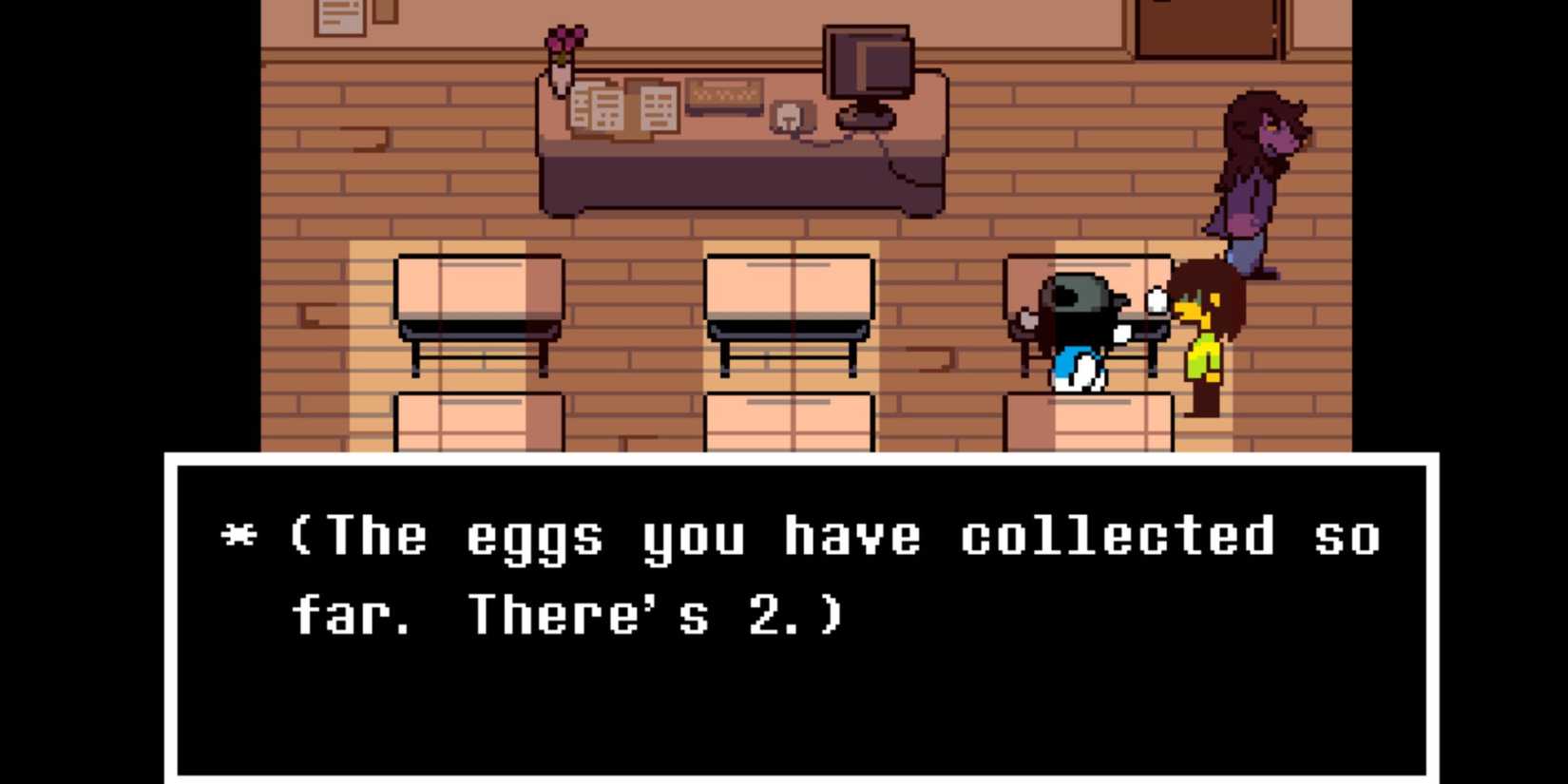Click the keyboard on the teacher's desk
Viewport: 1568px width, 784px height.
pos(725,95)
